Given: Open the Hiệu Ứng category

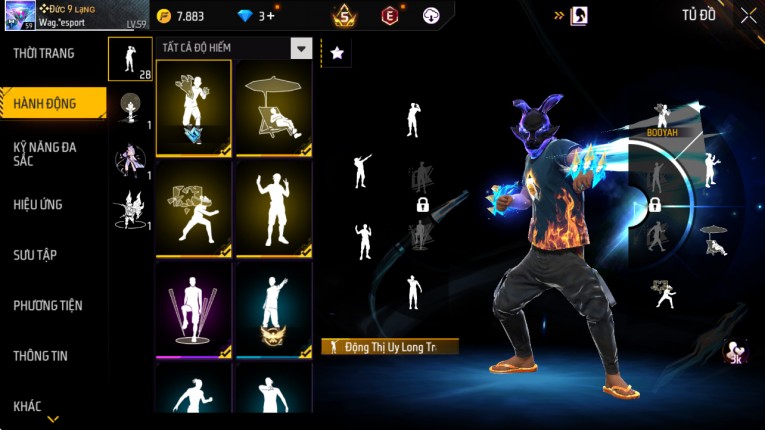Looking at the screenshot, I should pyautogui.click(x=38, y=205).
